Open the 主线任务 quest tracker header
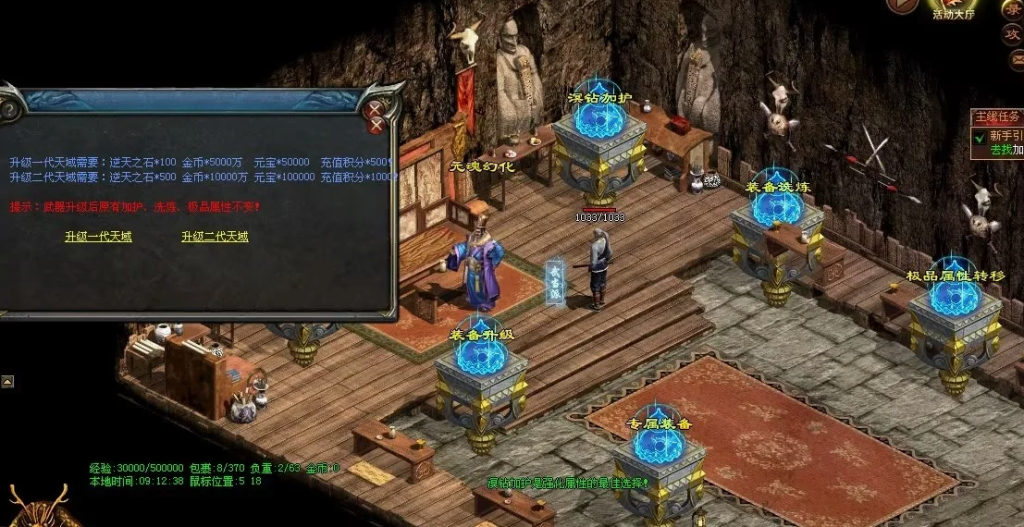Viewport: 1024px width, 527px height. pos(998,116)
